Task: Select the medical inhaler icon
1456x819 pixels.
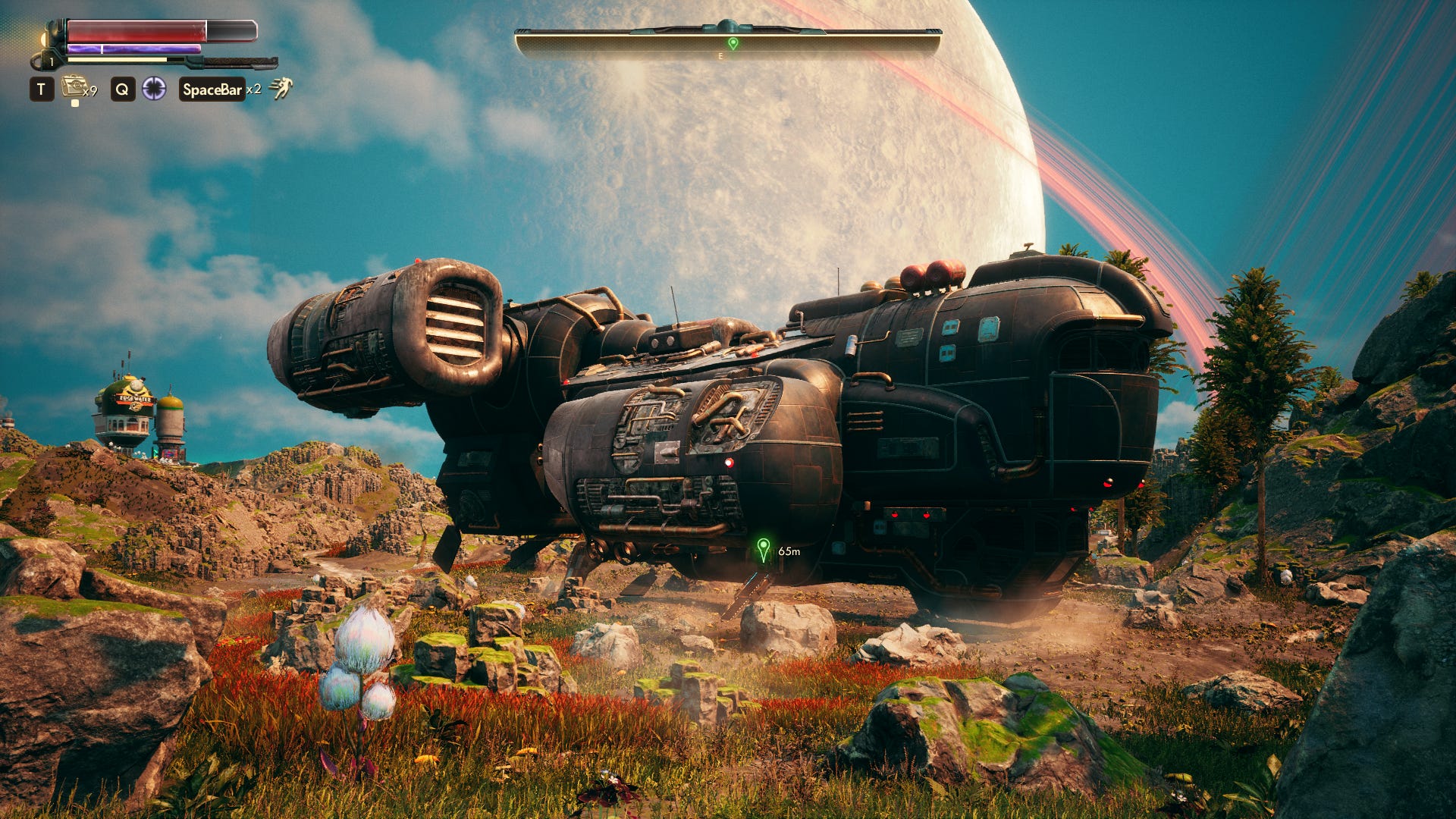Action: point(74,87)
